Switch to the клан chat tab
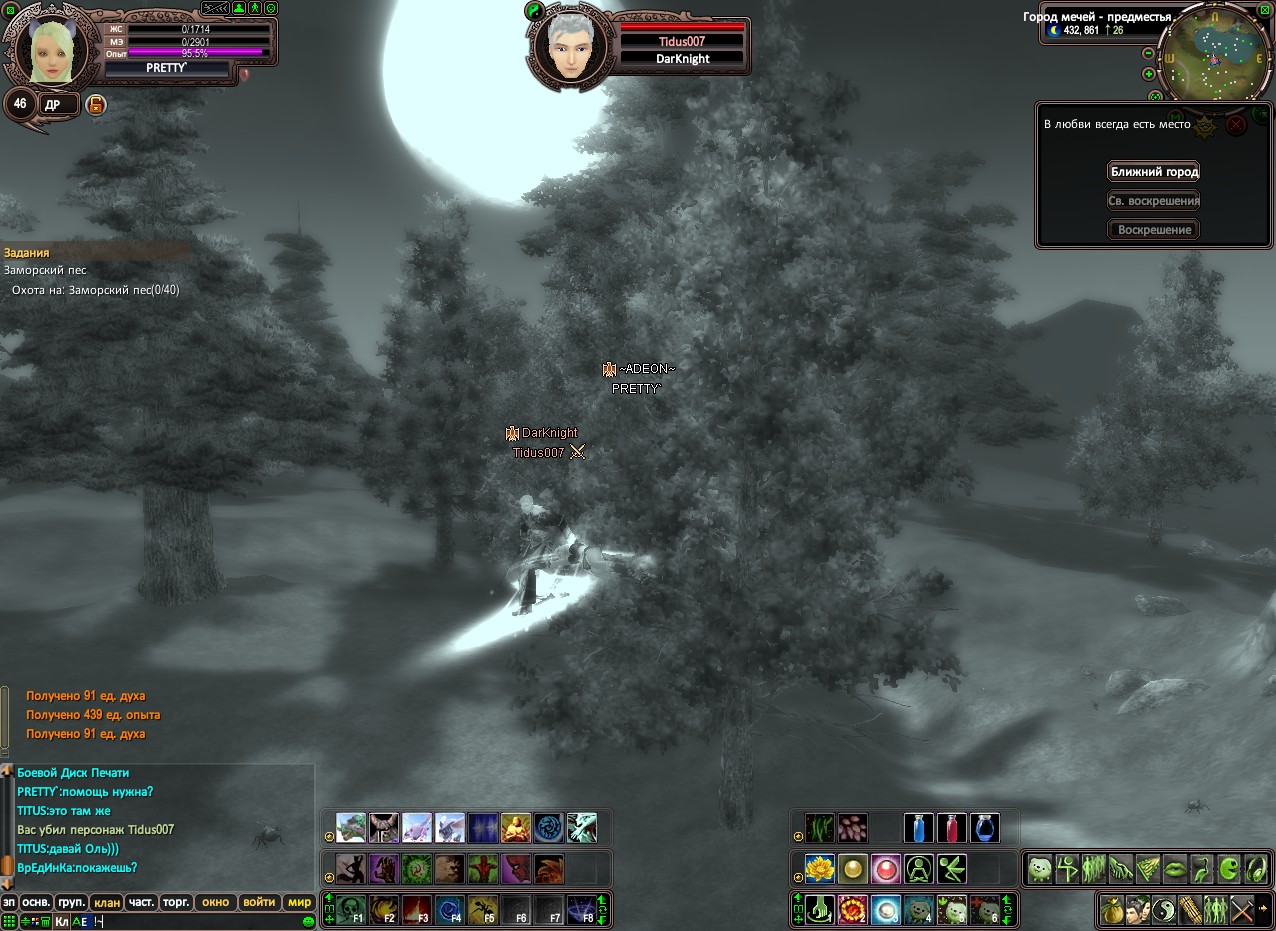The height and width of the screenshot is (931, 1276). pos(107,902)
